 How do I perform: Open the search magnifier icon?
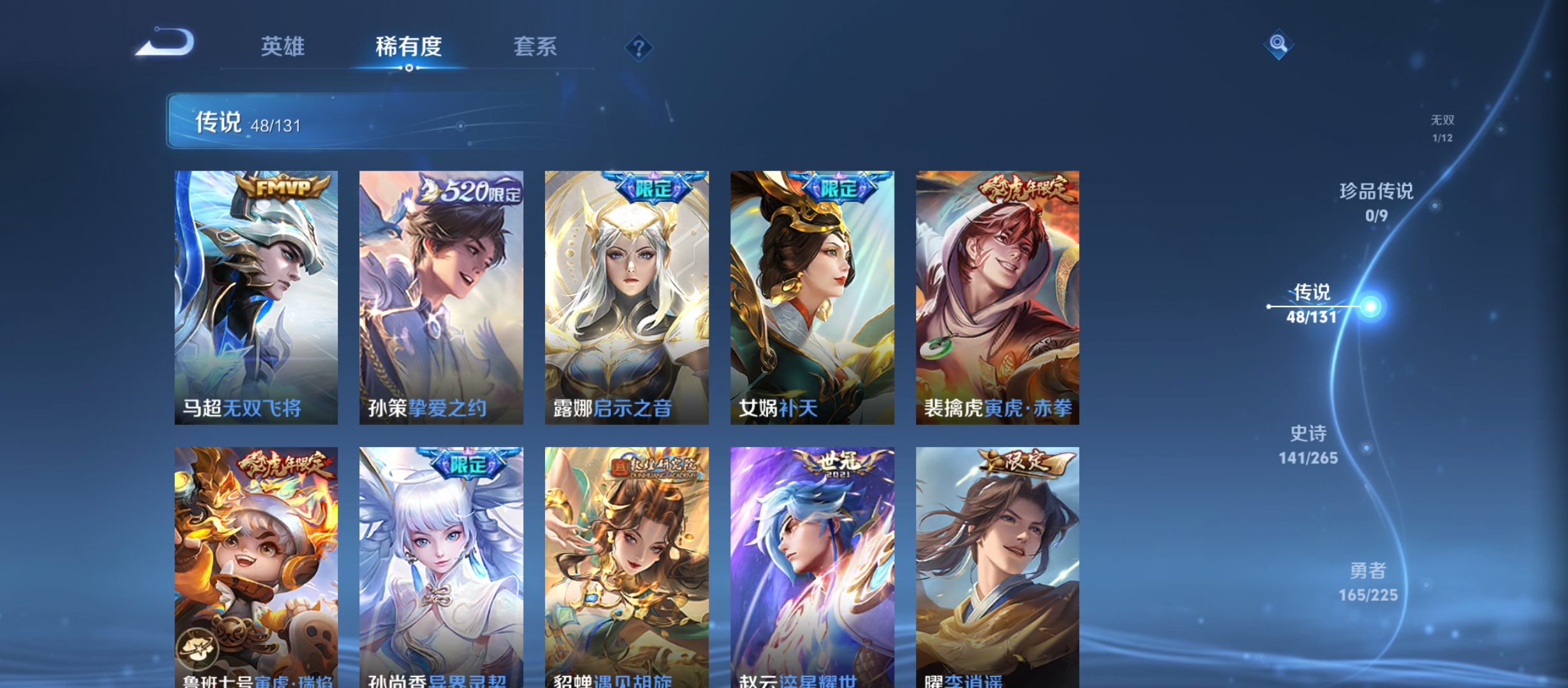pos(1279,45)
